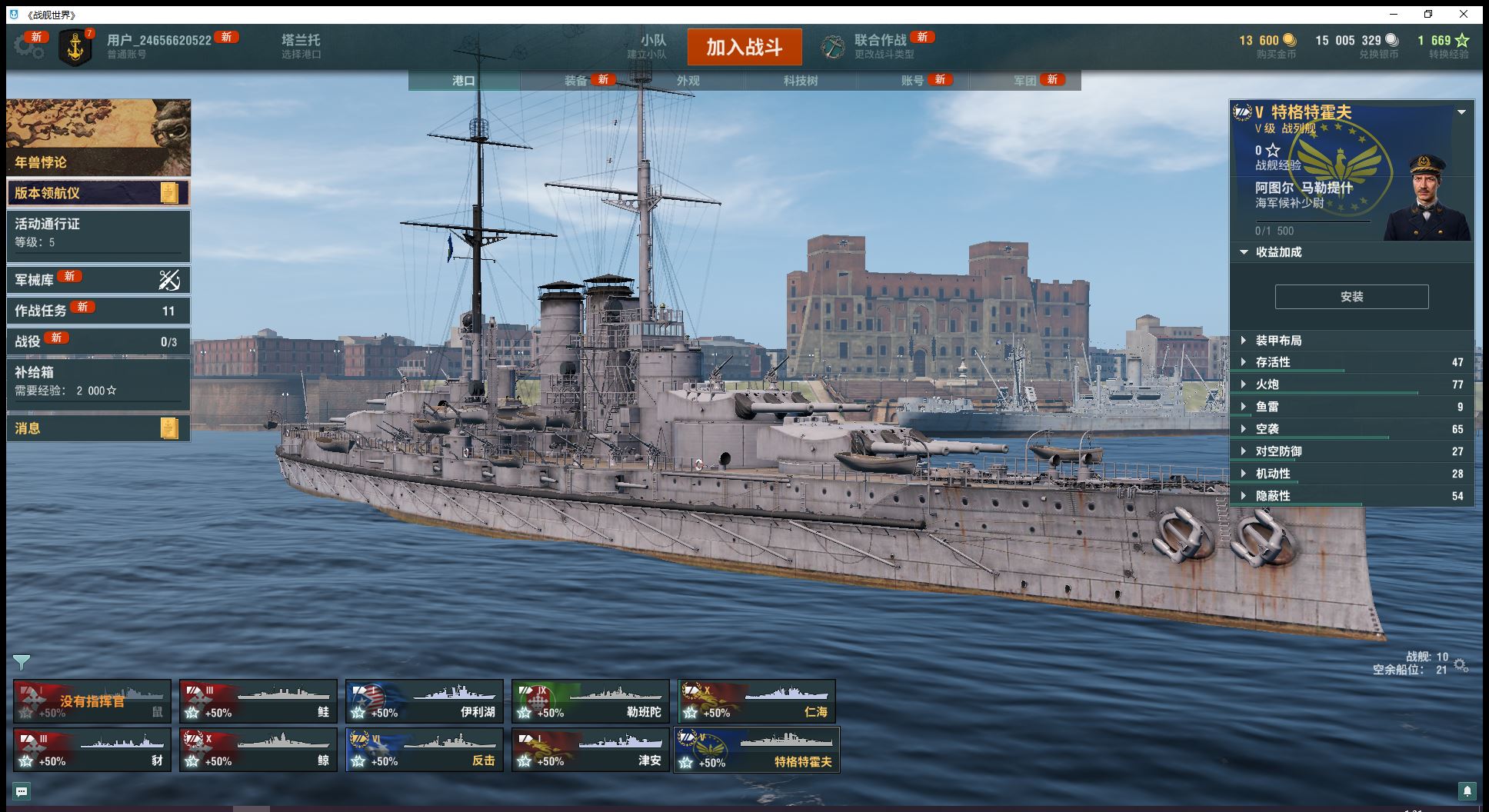The image size is (1489, 812).
Task: Expand the 火炮 artillery stats
Action: 1267,384
